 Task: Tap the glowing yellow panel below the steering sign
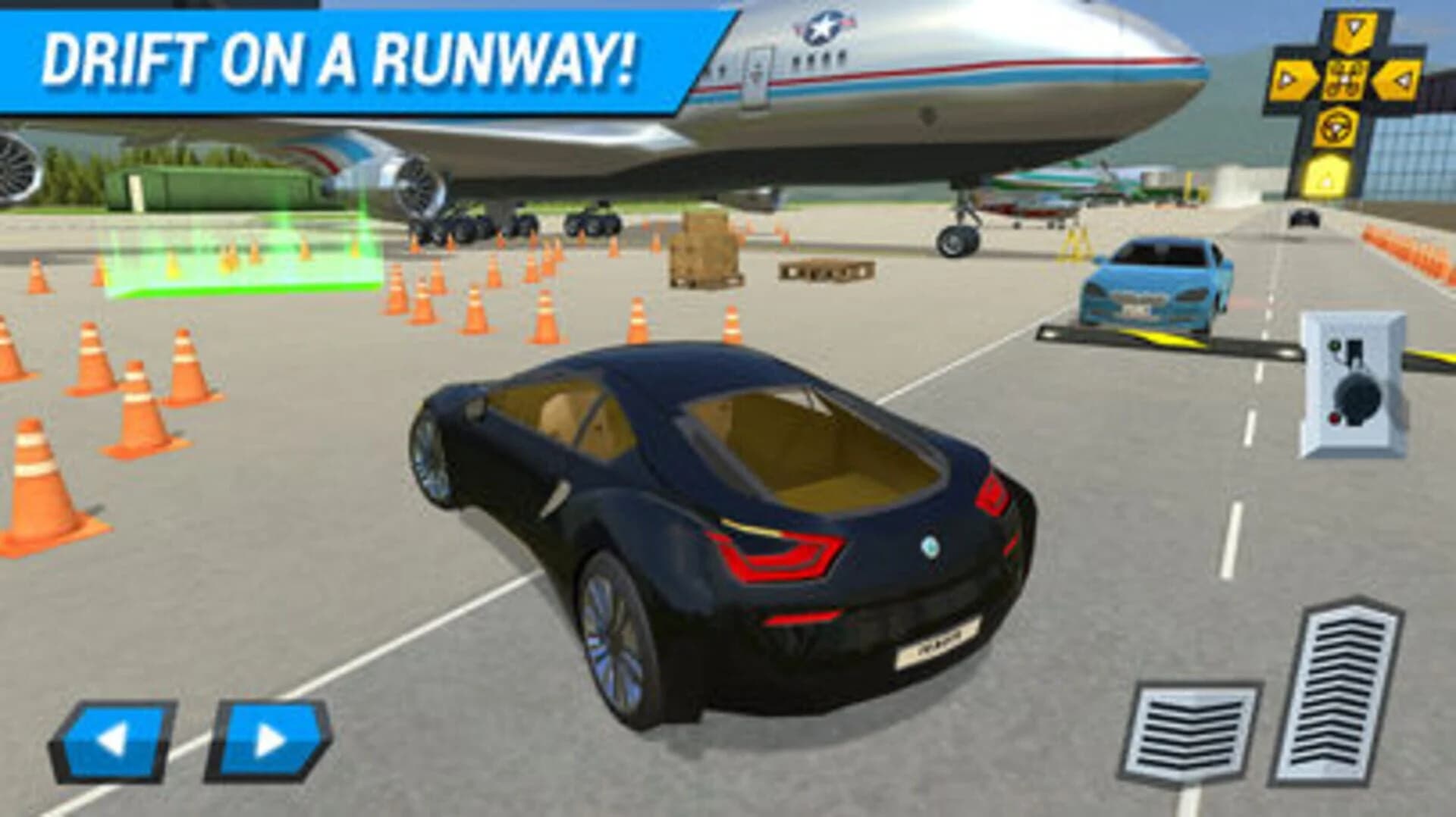pyautogui.click(x=1326, y=176)
